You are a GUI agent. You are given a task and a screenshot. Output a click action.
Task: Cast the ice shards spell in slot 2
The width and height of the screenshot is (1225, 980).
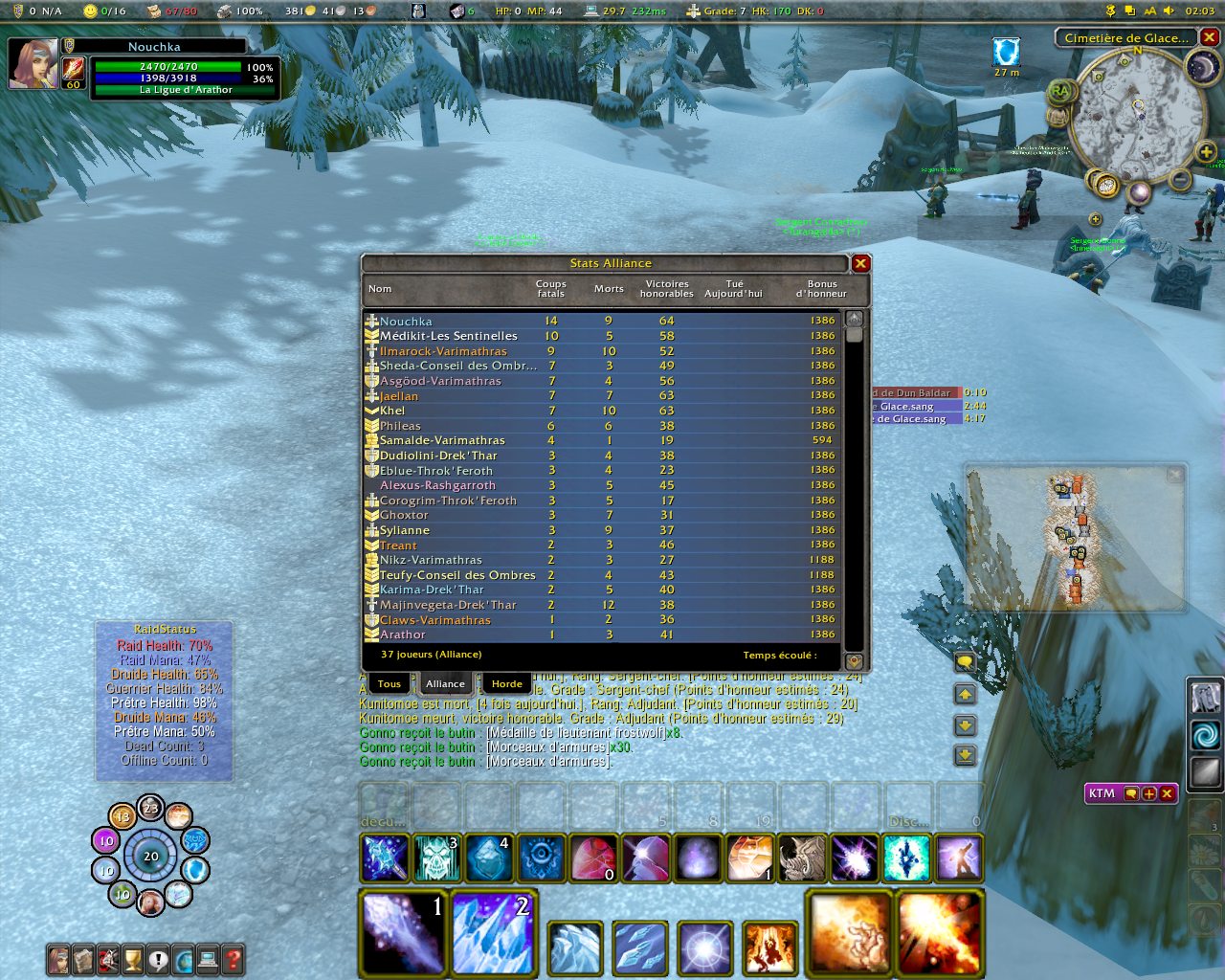494,933
